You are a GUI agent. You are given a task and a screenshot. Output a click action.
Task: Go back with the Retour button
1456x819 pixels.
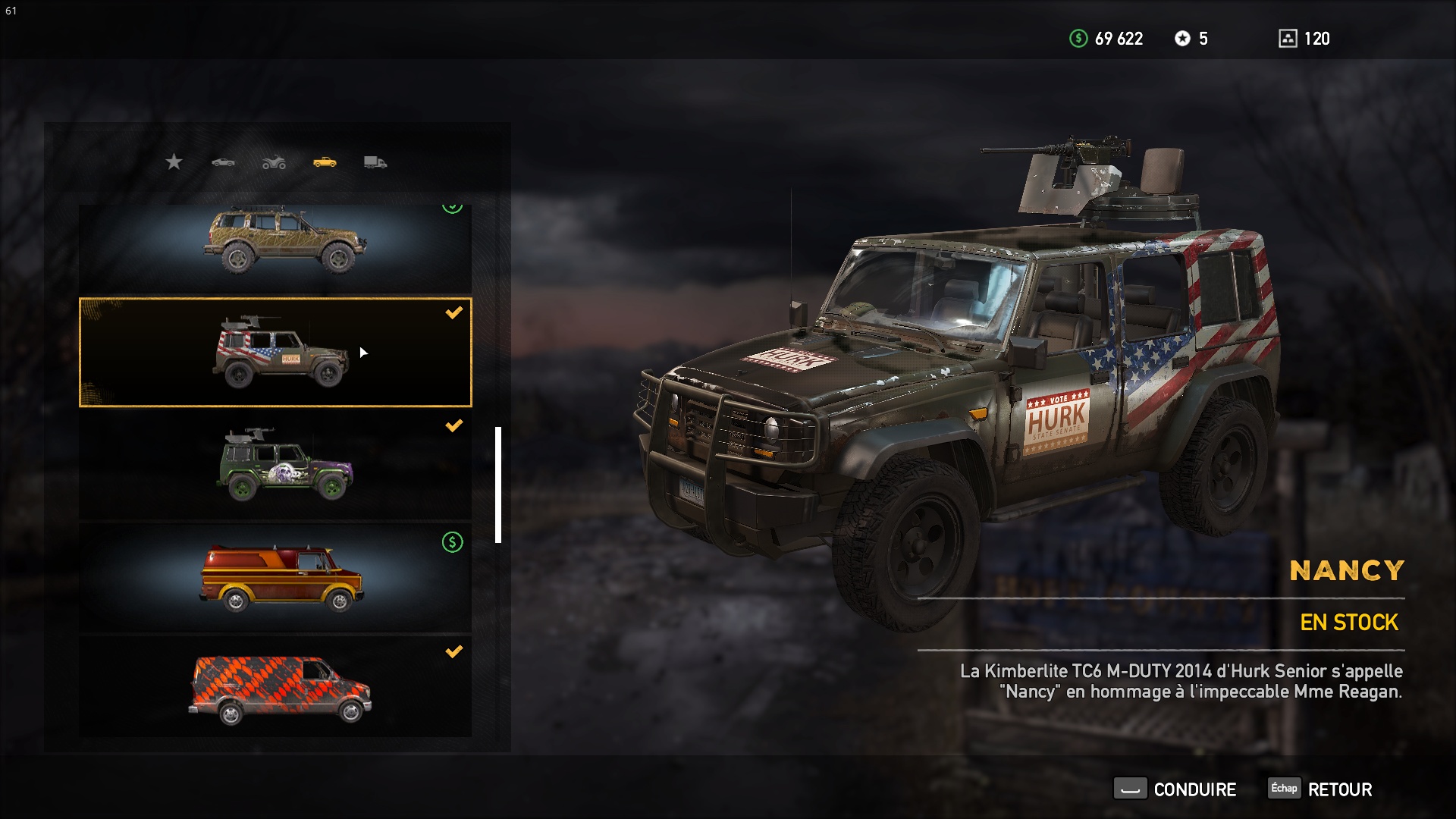[x=1321, y=789]
